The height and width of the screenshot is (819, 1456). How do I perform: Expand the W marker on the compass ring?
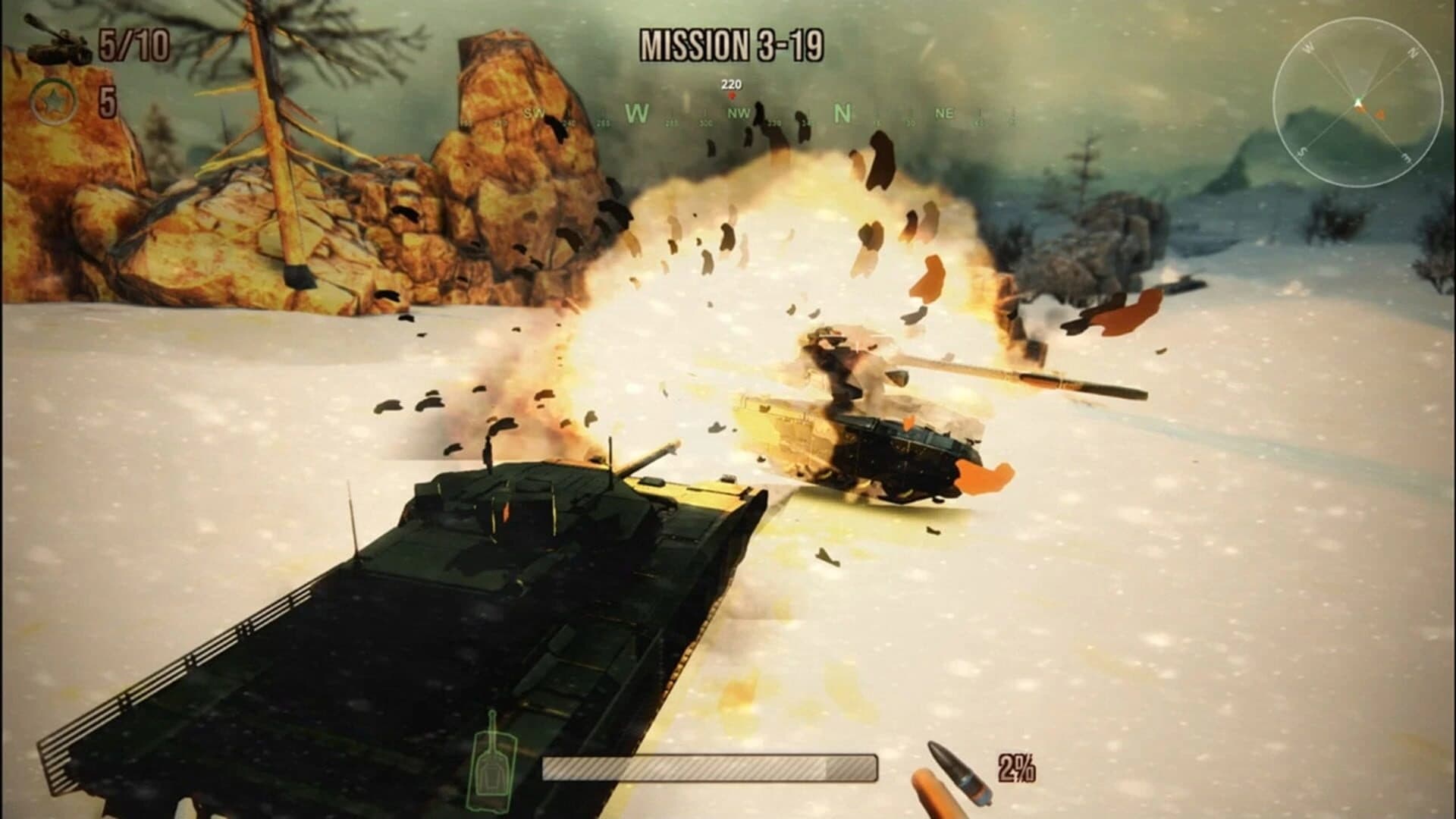point(1307,48)
